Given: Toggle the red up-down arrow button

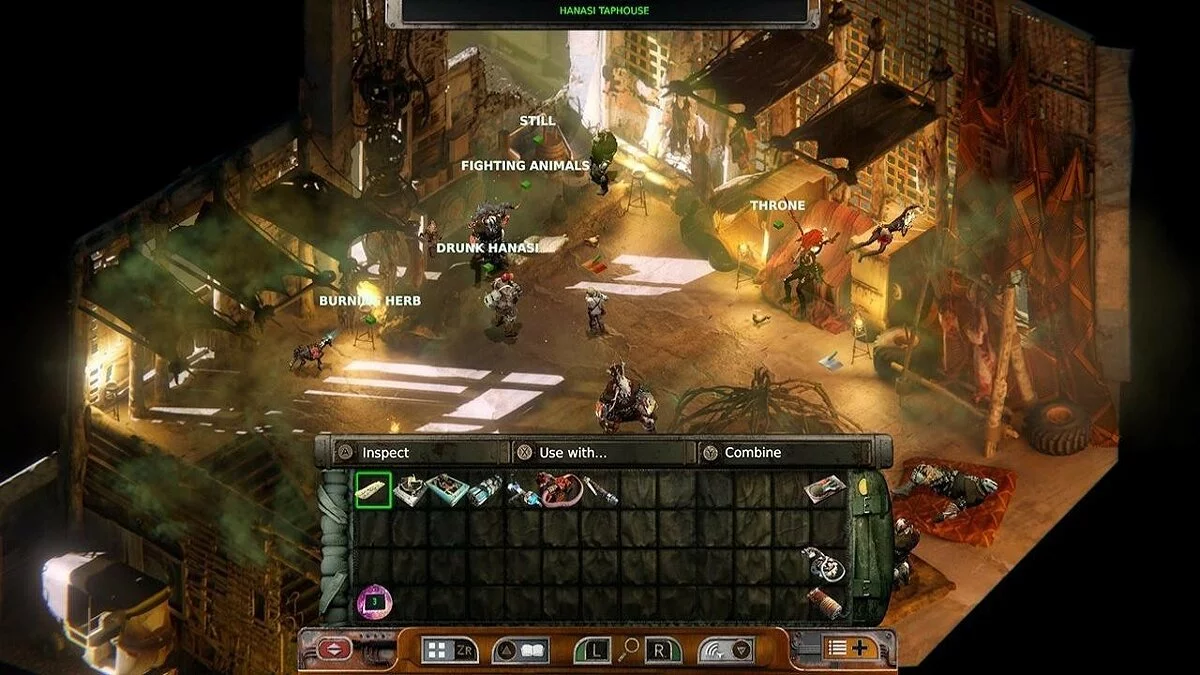Looking at the screenshot, I should click(x=334, y=650).
